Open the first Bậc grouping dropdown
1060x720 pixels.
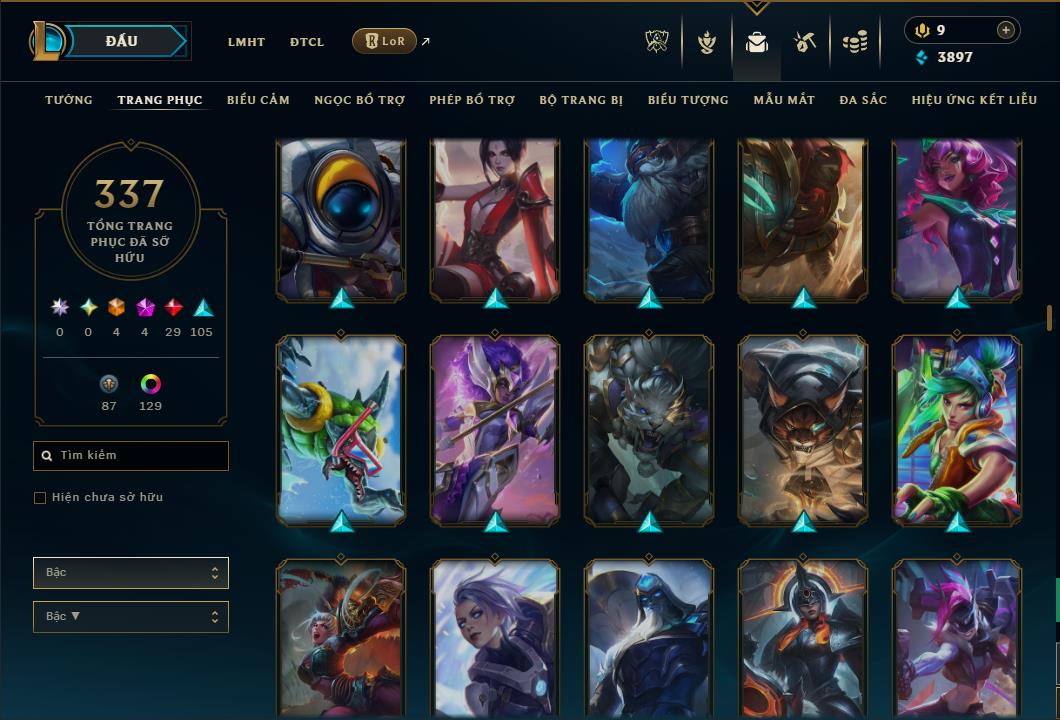coord(131,573)
